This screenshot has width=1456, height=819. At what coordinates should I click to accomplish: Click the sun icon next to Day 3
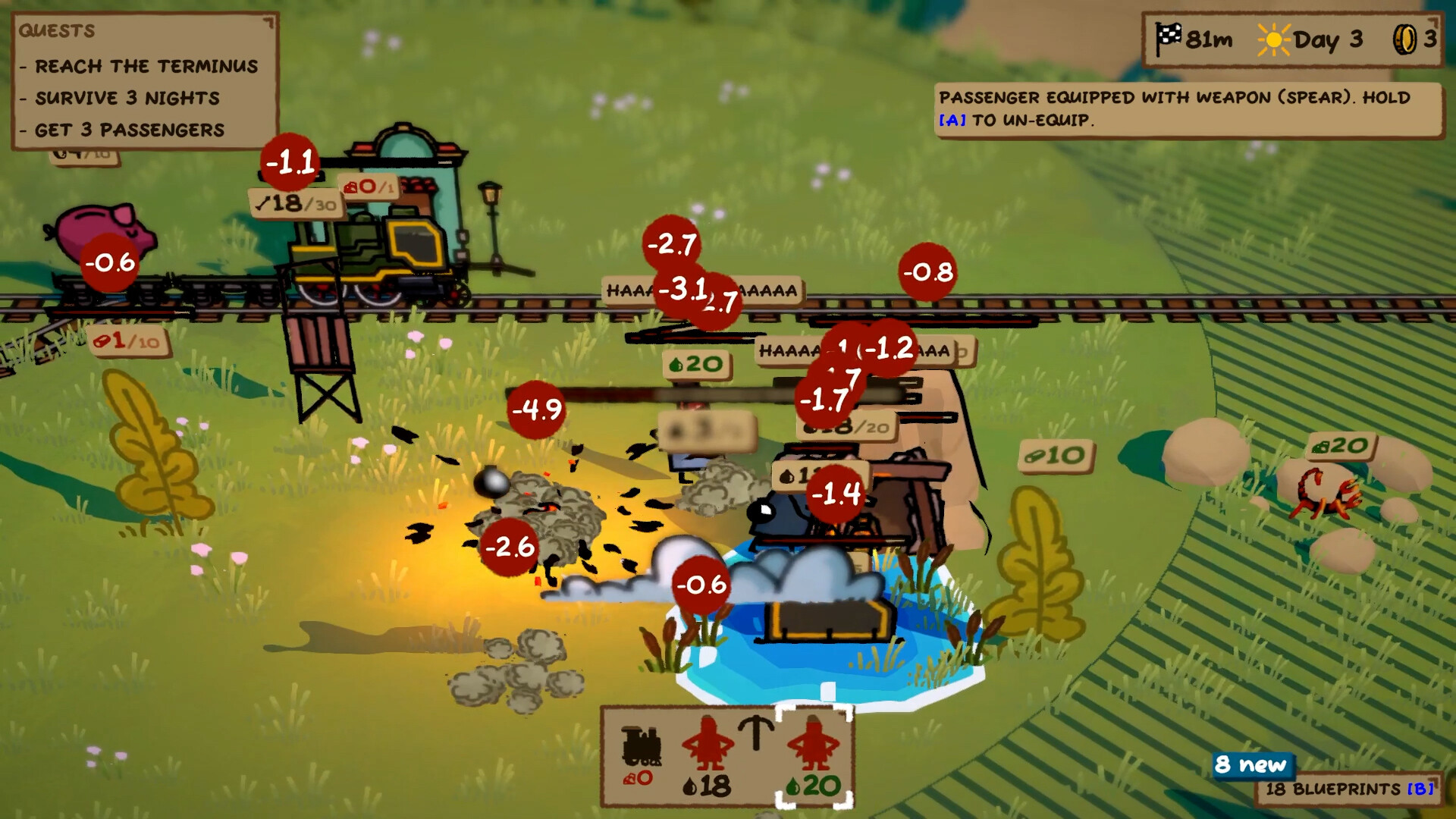coord(1272,38)
